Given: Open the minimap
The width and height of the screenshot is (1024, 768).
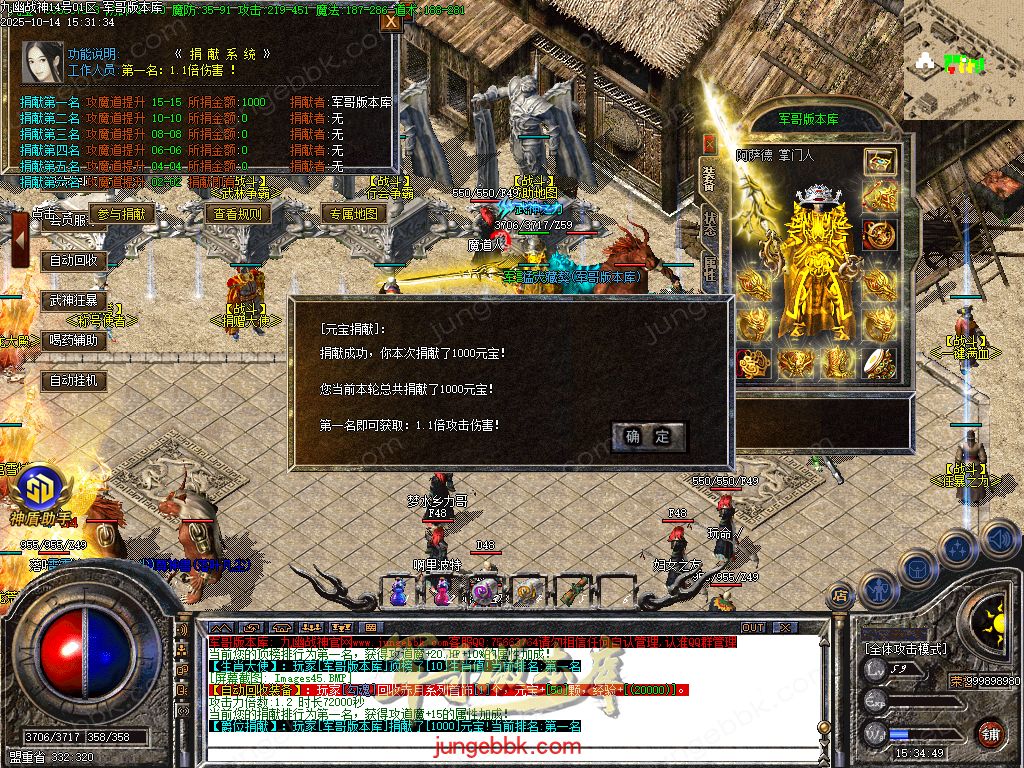Looking at the screenshot, I should point(962,60).
